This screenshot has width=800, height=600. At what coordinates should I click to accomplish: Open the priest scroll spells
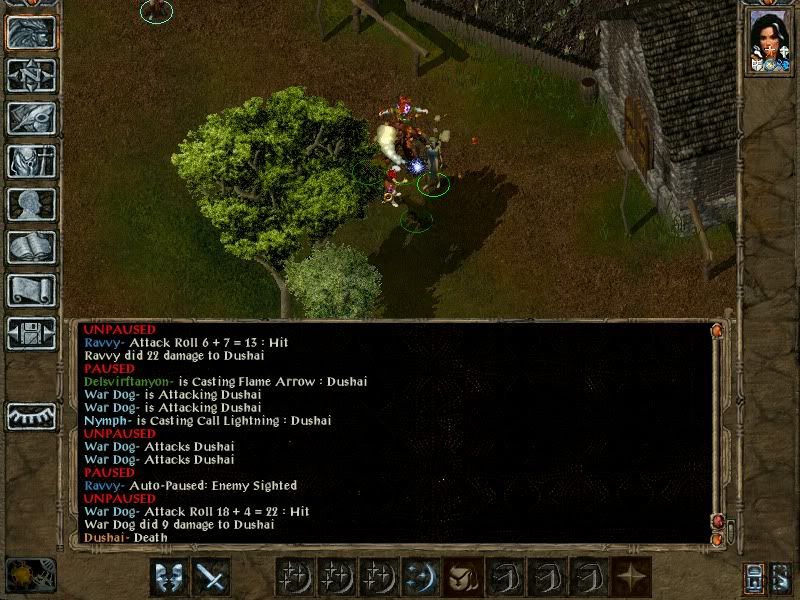point(31,290)
